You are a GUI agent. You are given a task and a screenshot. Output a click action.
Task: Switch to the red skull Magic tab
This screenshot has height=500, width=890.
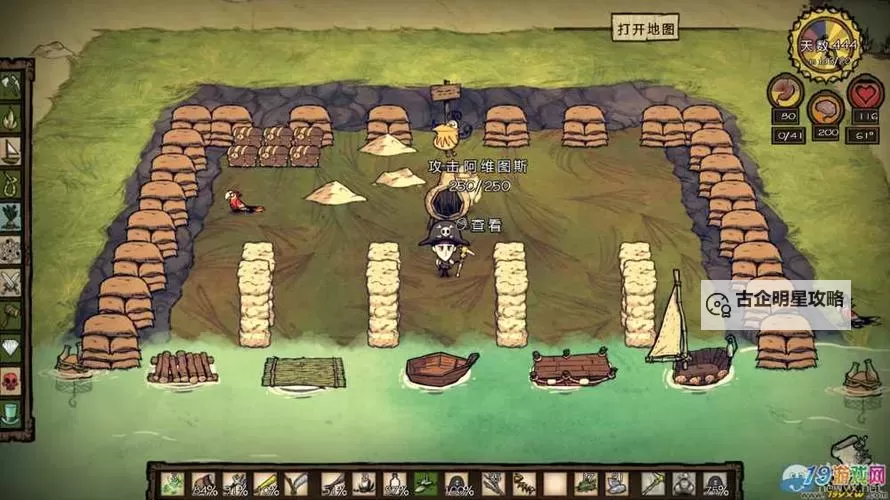(11, 381)
